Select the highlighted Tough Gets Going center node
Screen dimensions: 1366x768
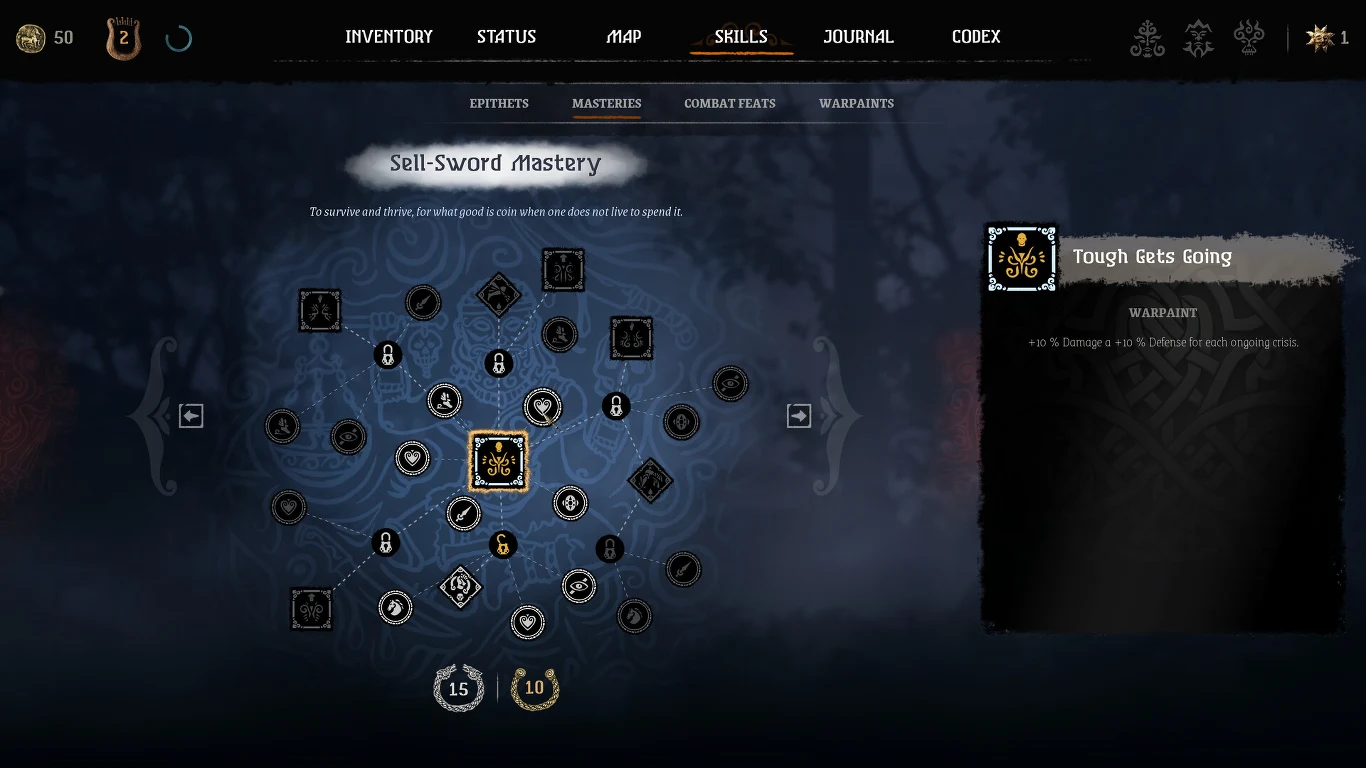(499, 461)
